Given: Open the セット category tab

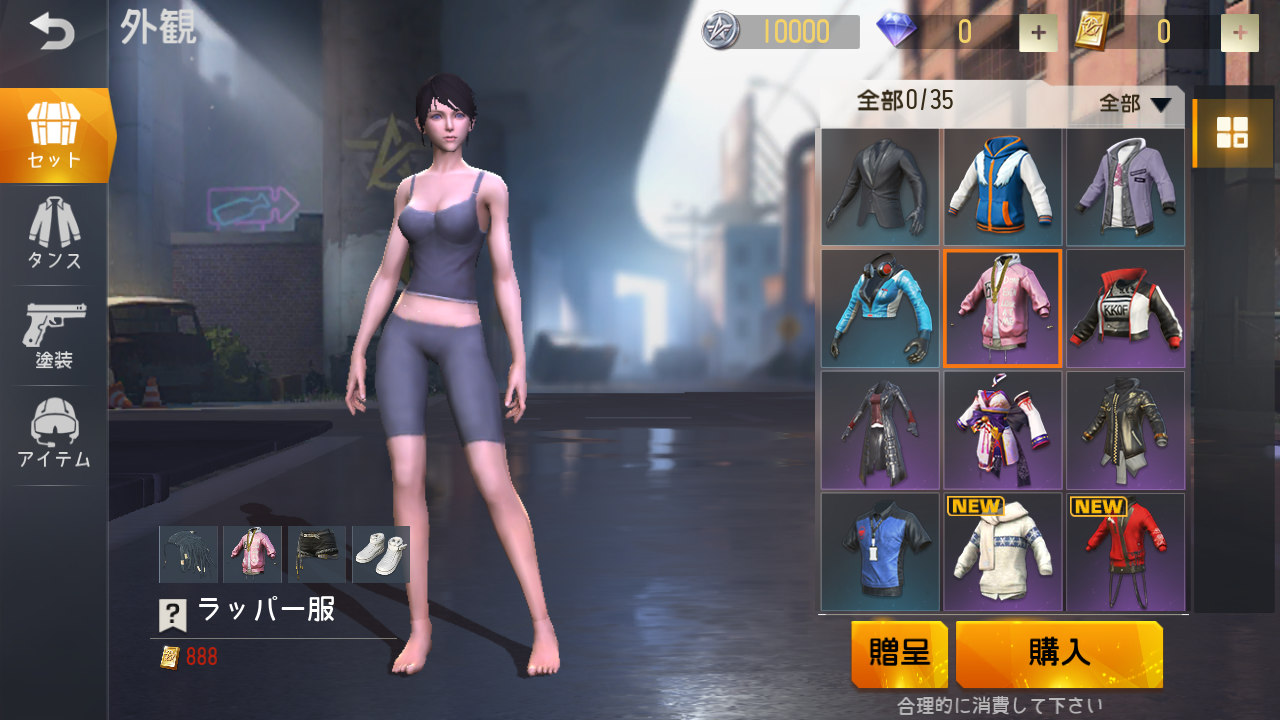Looking at the screenshot, I should 54,135.
